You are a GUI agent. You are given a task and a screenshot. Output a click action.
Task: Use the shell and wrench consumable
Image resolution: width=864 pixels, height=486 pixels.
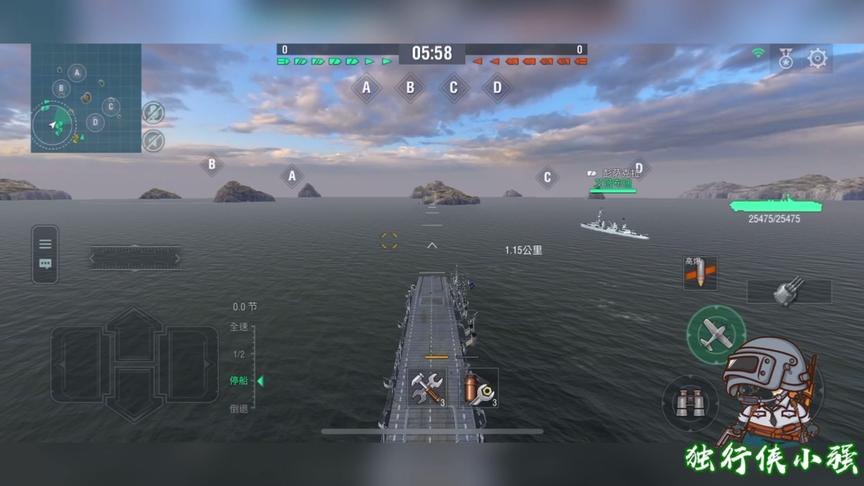click(479, 387)
